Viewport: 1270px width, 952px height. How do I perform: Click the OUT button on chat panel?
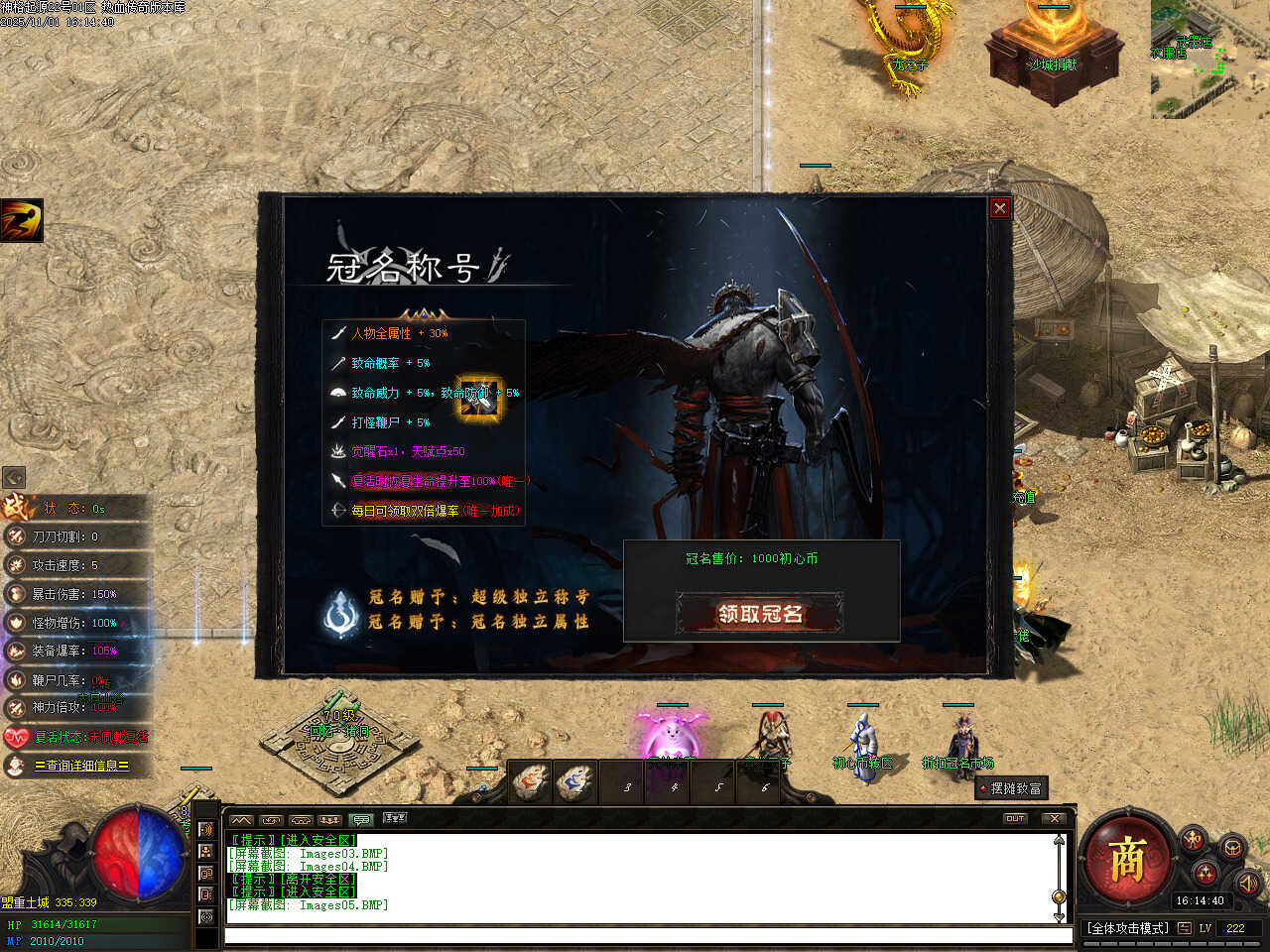1015,819
